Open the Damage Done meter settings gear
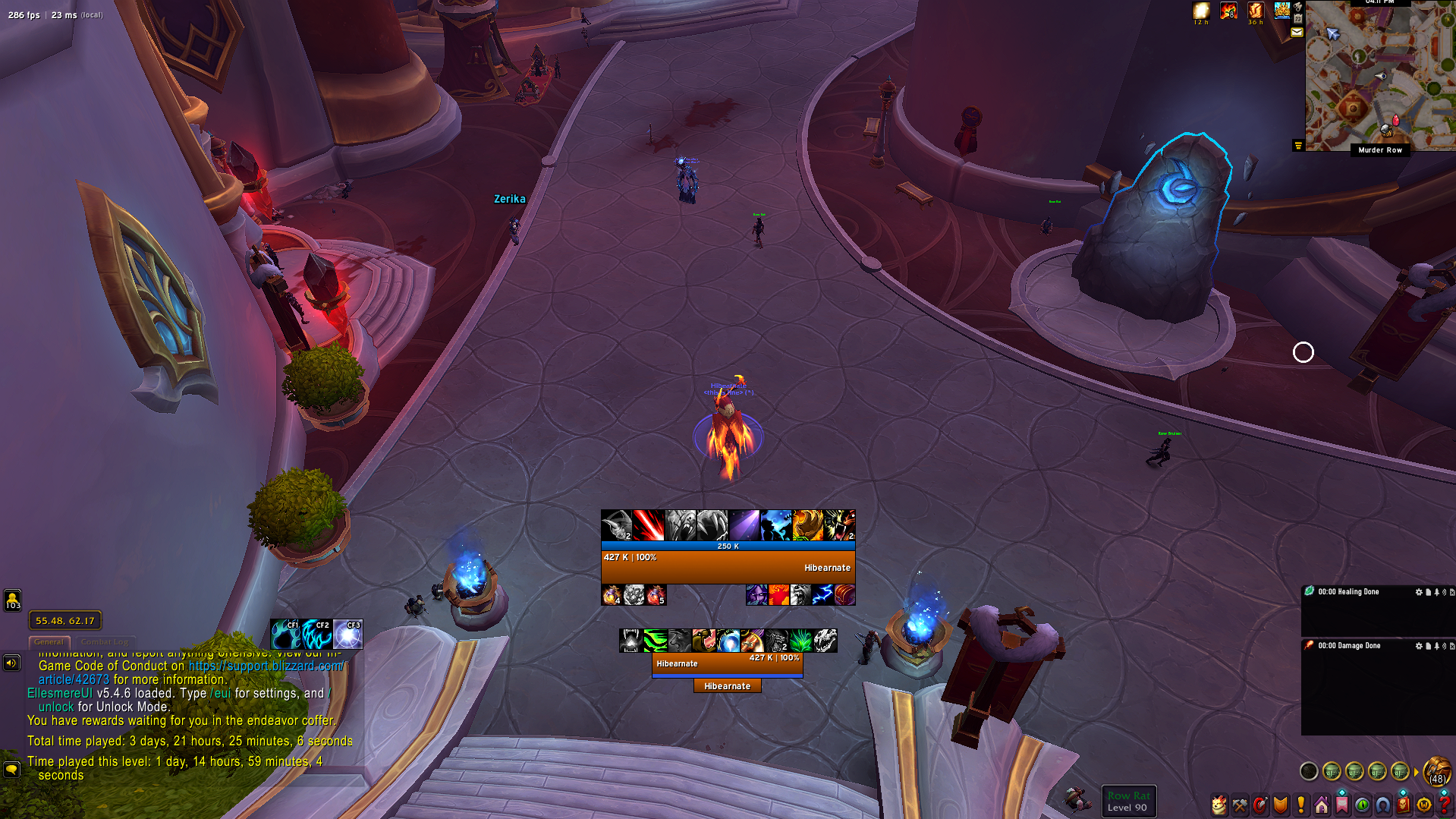This screenshot has height=819, width=1456. (x=1419, y=646)
